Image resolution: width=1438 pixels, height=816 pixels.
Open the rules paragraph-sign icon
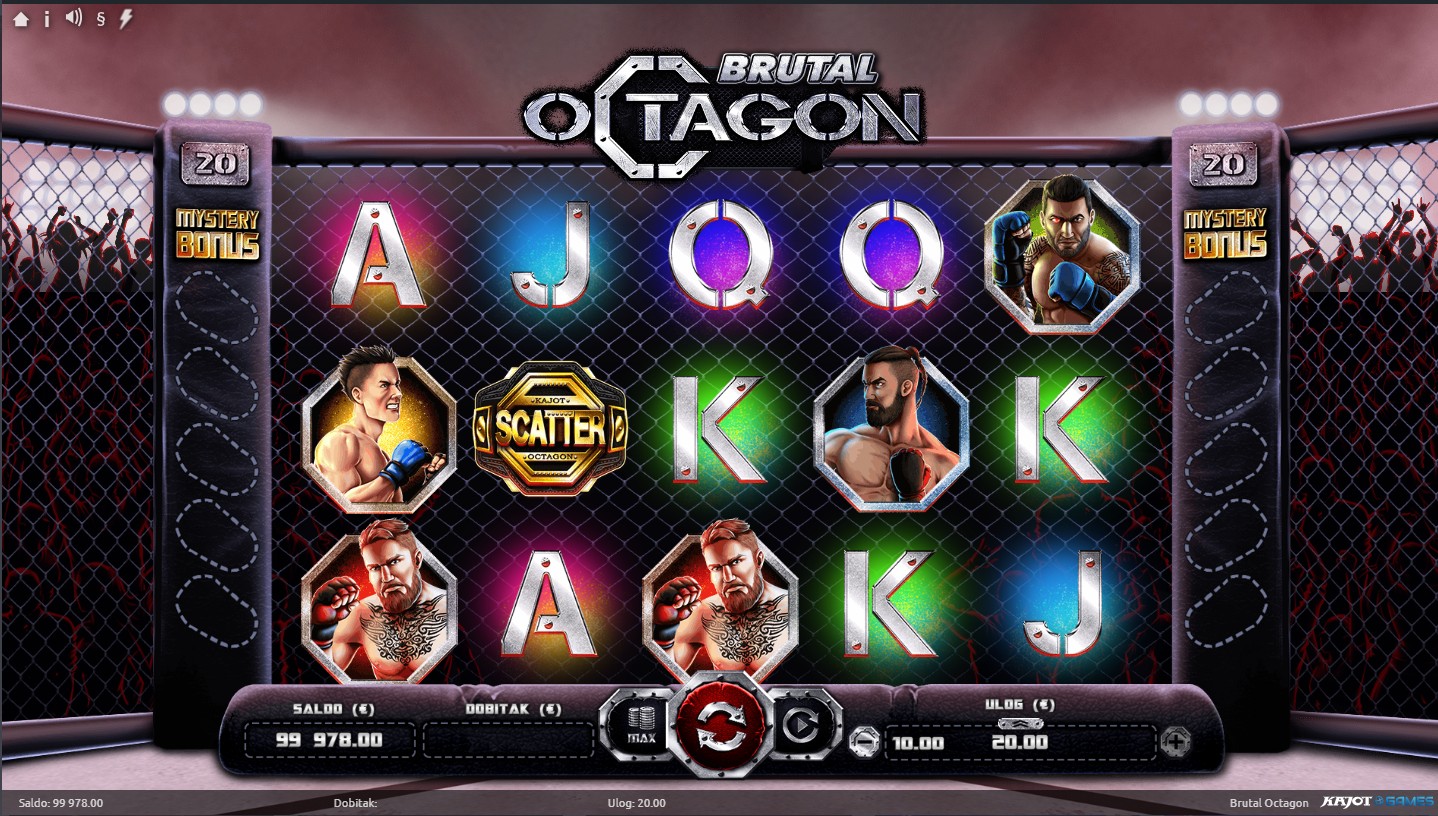(100, 19)
